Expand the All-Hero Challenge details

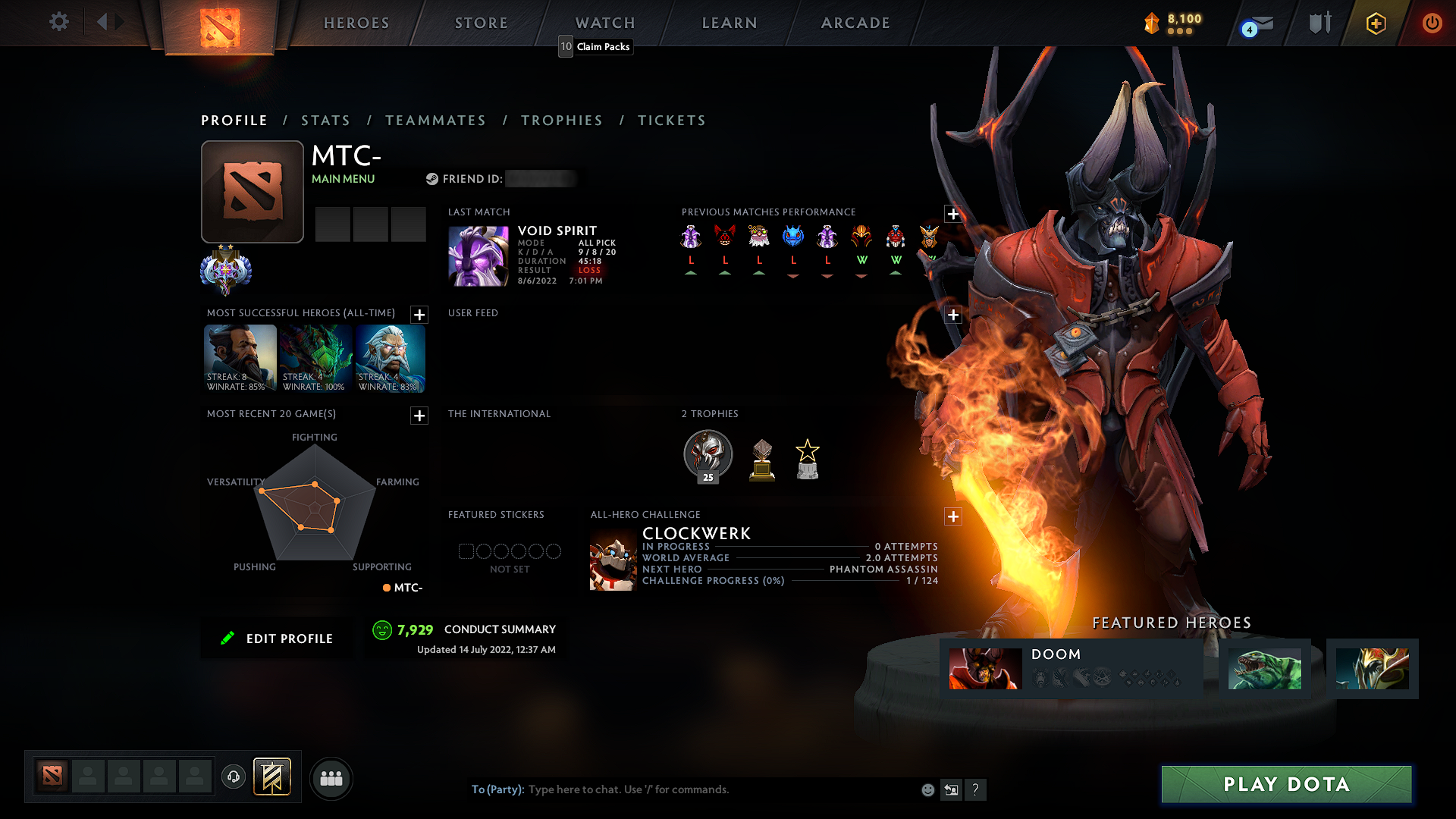953,516
